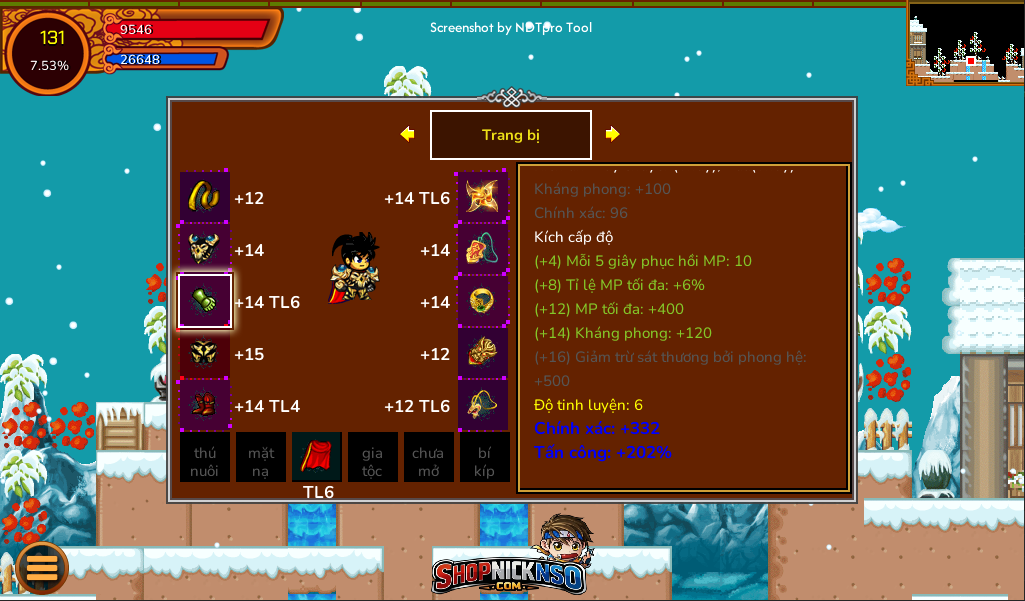Click the minimap in the corner
This screenshot has height=601, width=1025.
click(x=966, y=42)
